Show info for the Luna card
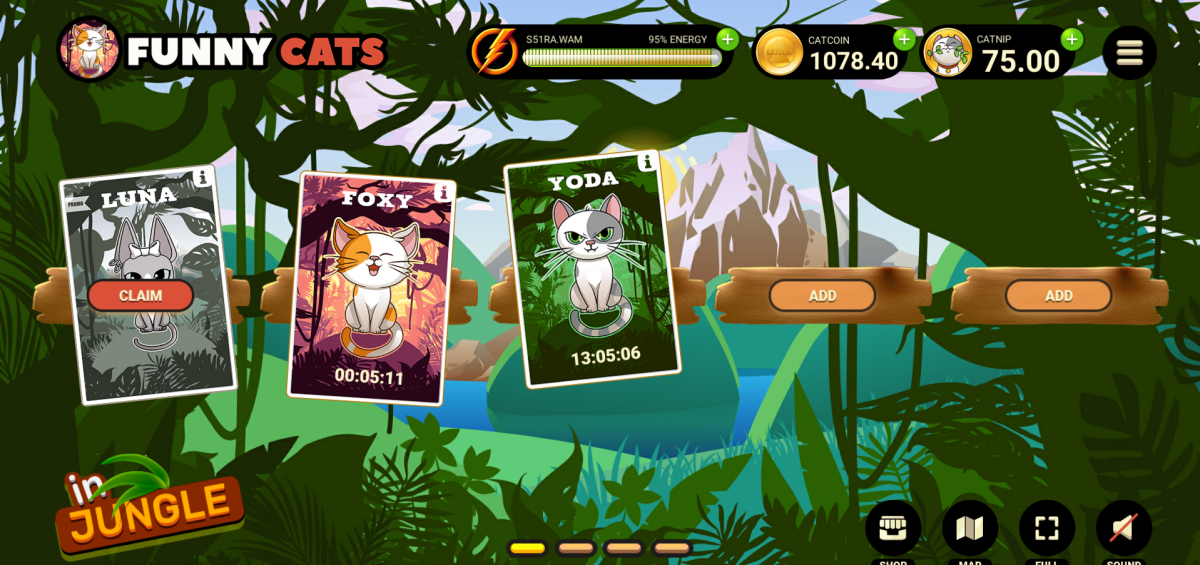The width and height of the screenshot is (1200, 565). [204, 177]
